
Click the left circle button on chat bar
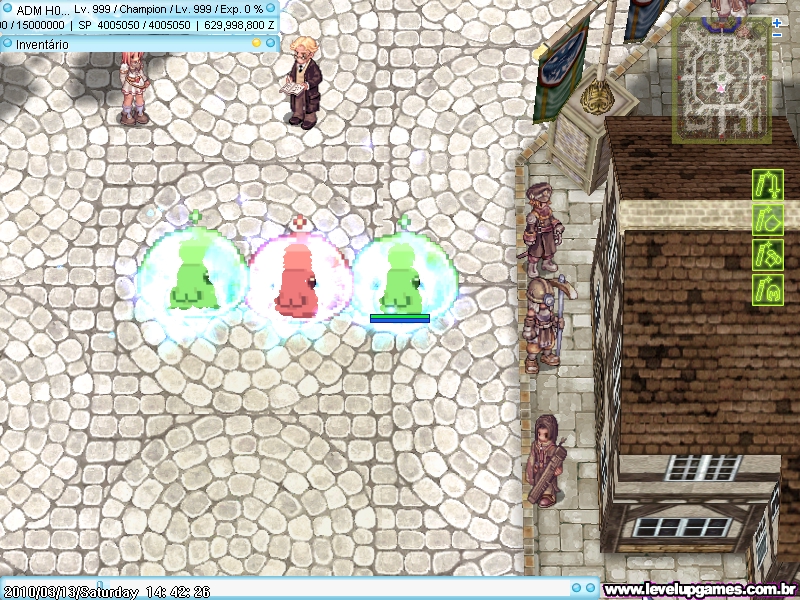577,588
